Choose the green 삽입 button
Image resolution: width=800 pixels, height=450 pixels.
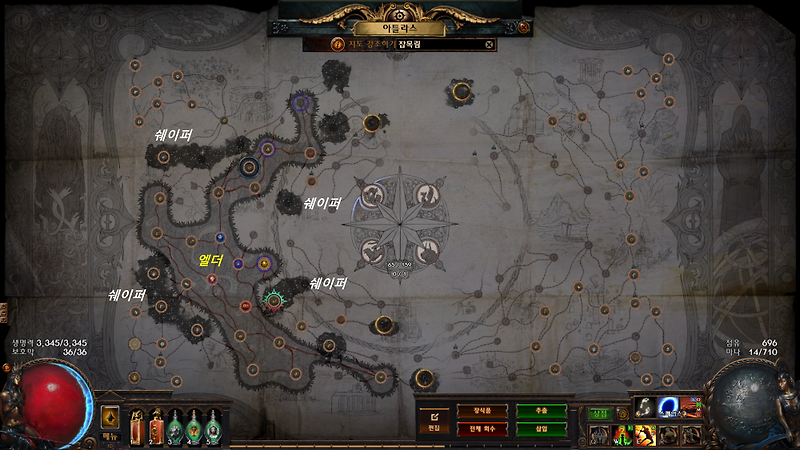540,428
